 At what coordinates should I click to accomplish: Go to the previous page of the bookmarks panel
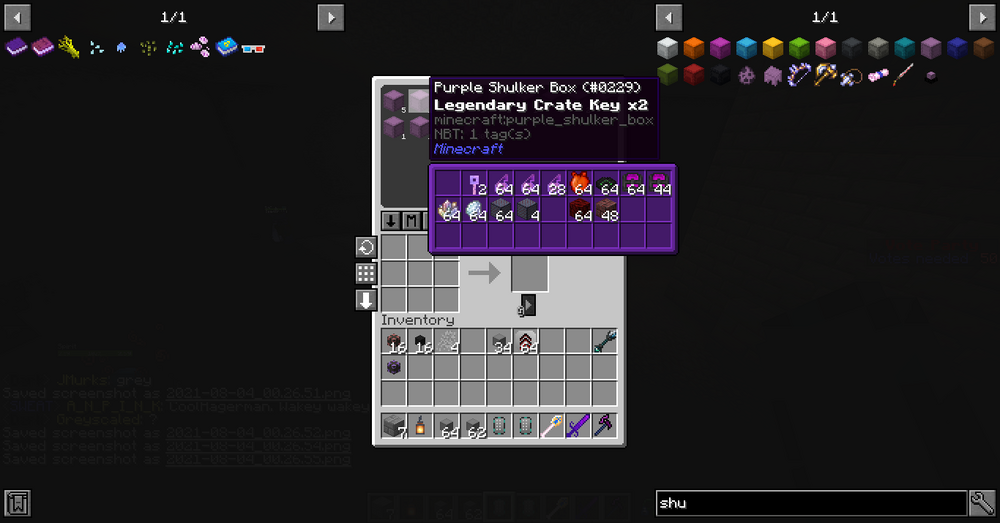coord(18,17)
